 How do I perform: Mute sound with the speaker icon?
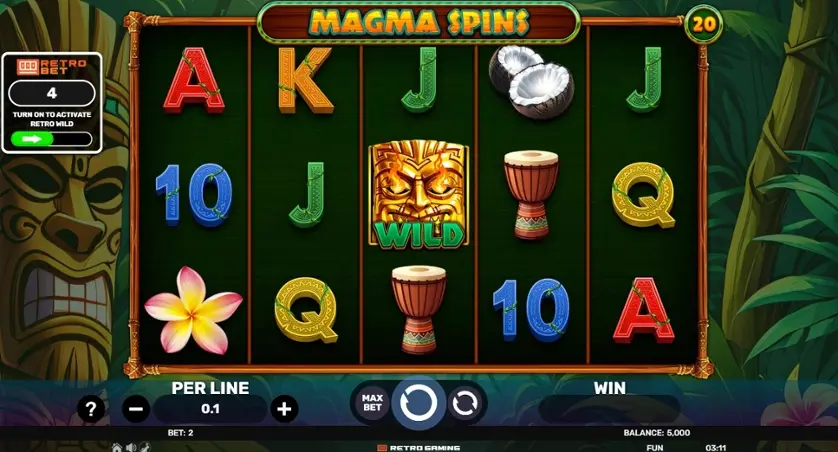(x=131, y=447)
